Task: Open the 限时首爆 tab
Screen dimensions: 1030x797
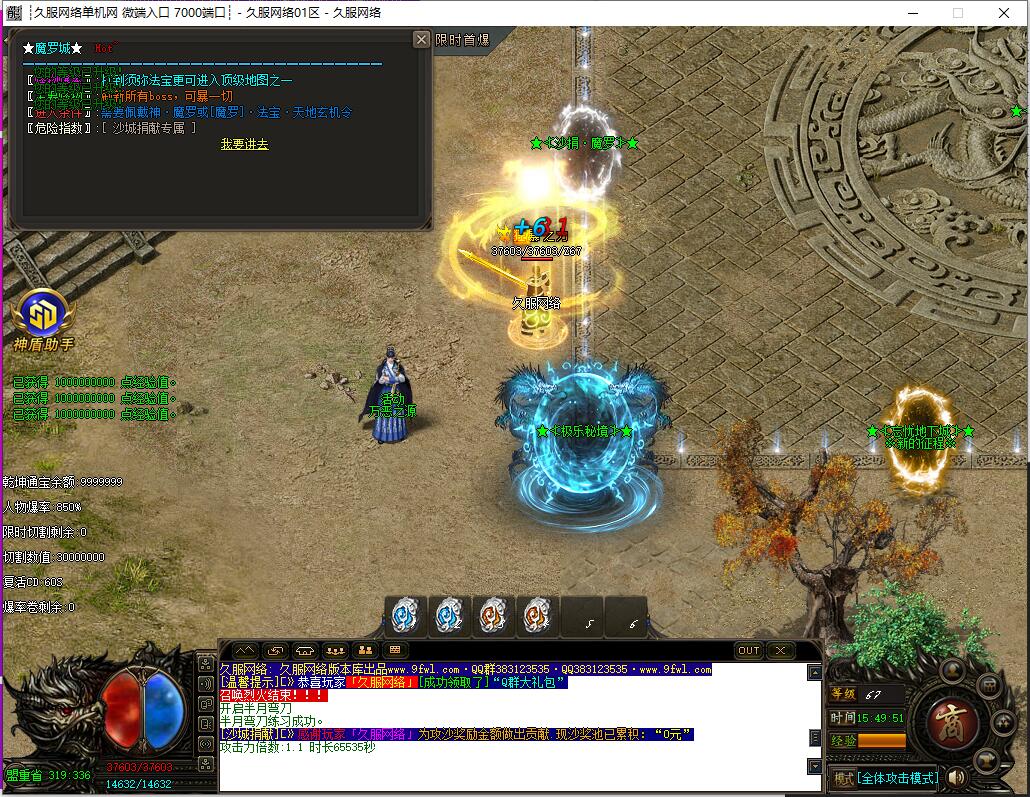Action: 462,40
